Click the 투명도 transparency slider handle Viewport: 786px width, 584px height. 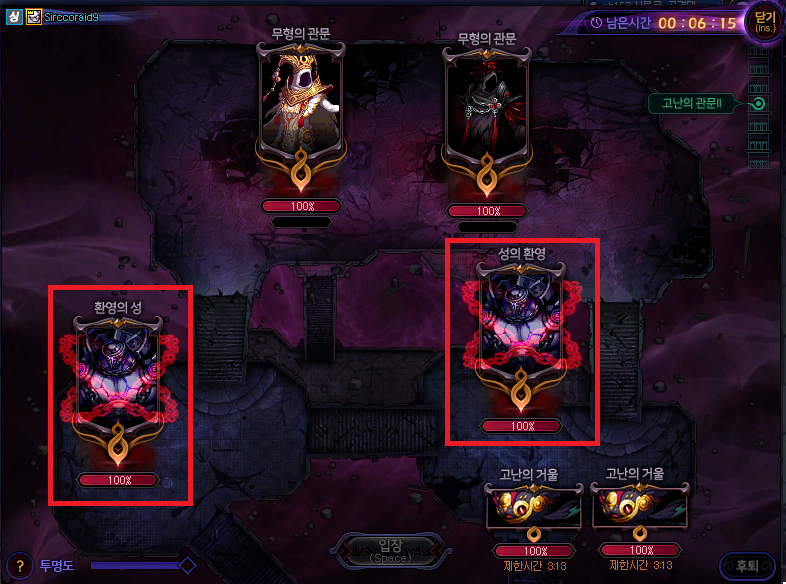[x=187, y=566]
